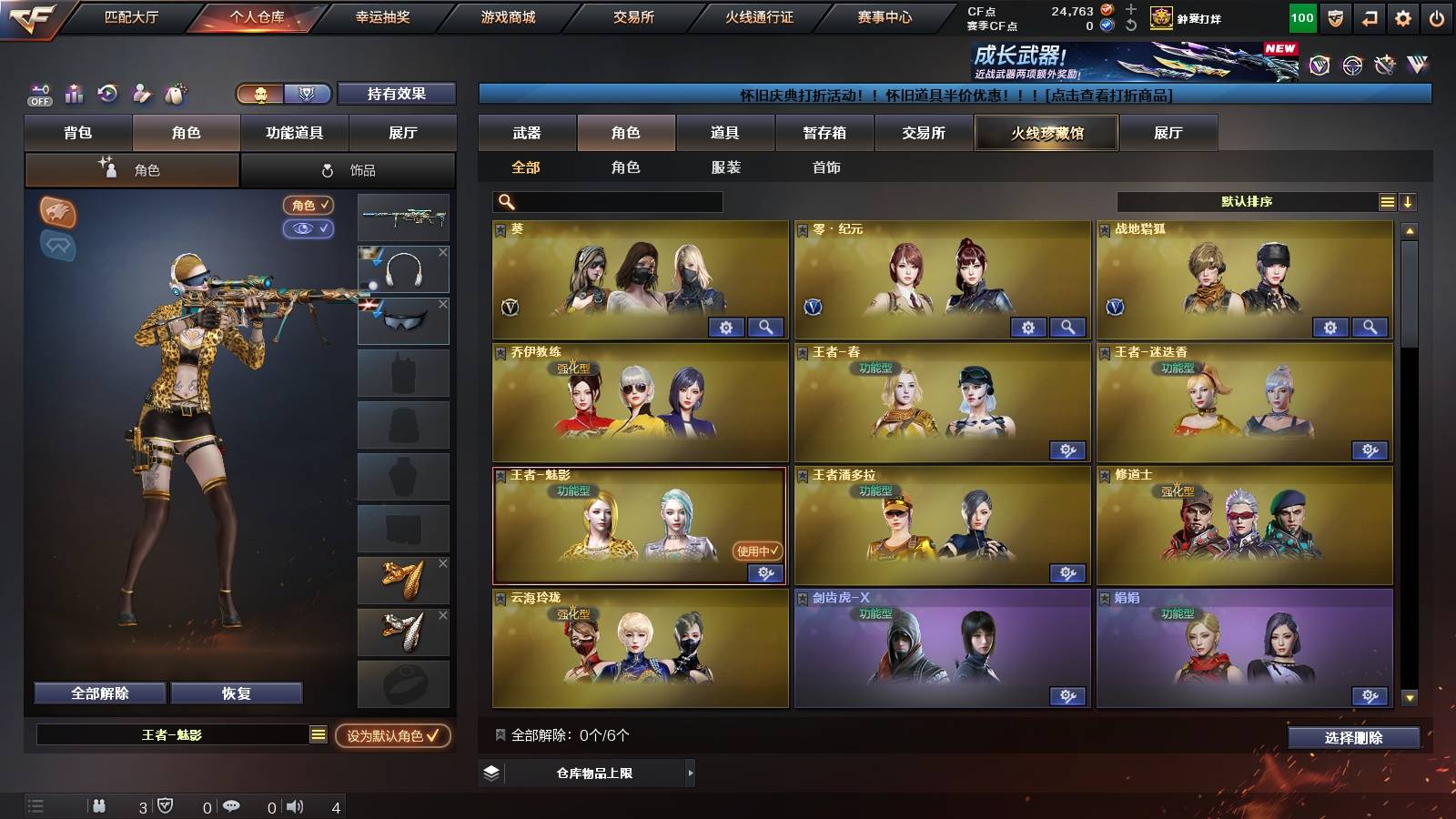This screenshot has height=819, width=1456.
Task: Open the settings gear in the top-right corner
Action: click(1402, 15)
